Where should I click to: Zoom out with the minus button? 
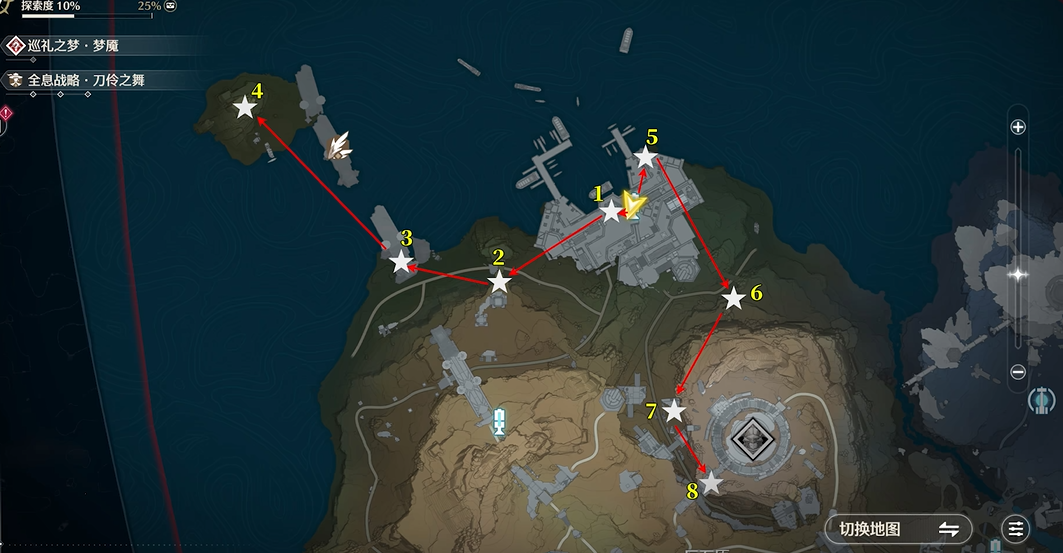click(x=1018, y=372)
